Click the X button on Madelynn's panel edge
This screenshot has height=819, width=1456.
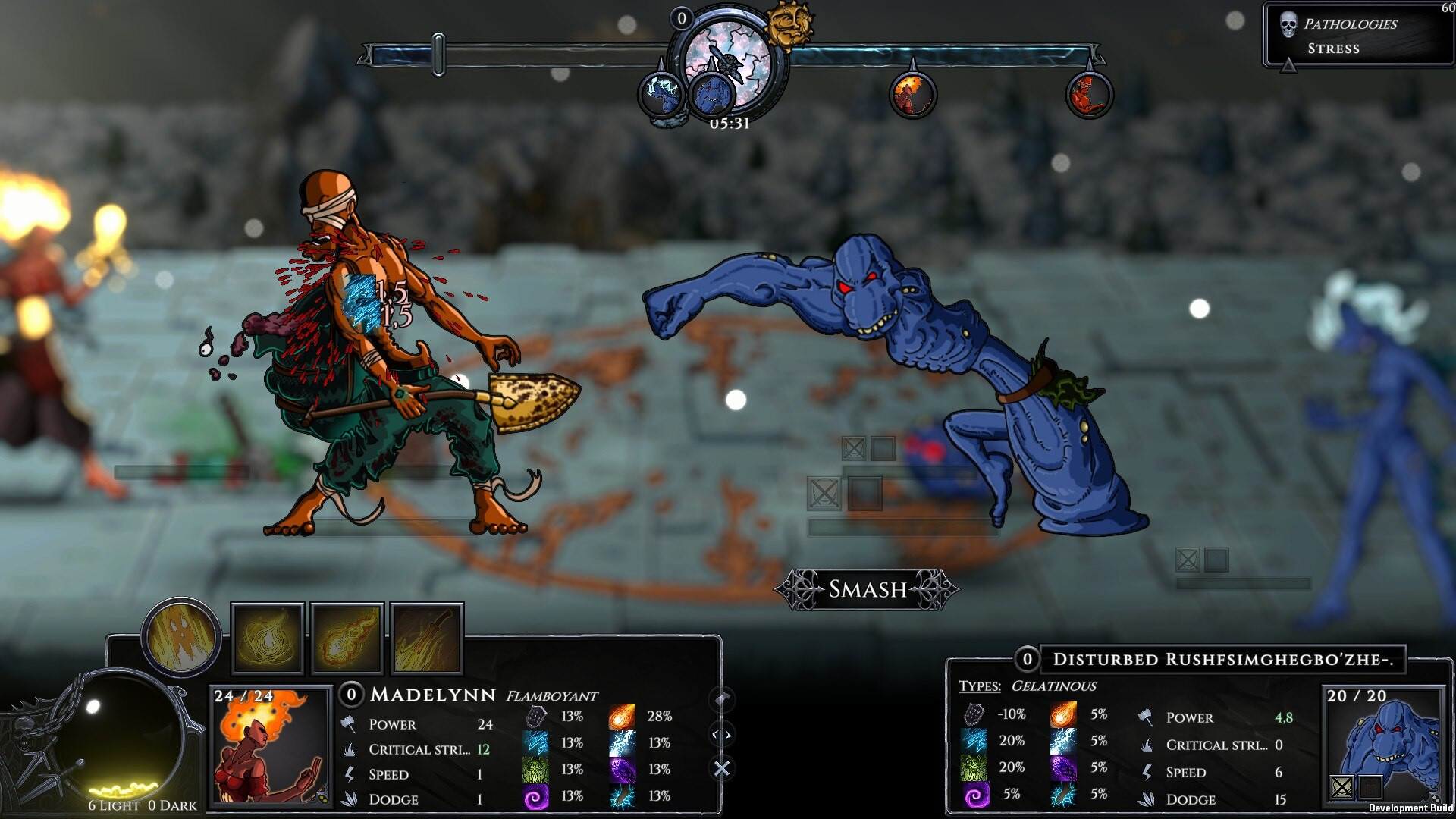pyautogui.click(x=722, y=767)
